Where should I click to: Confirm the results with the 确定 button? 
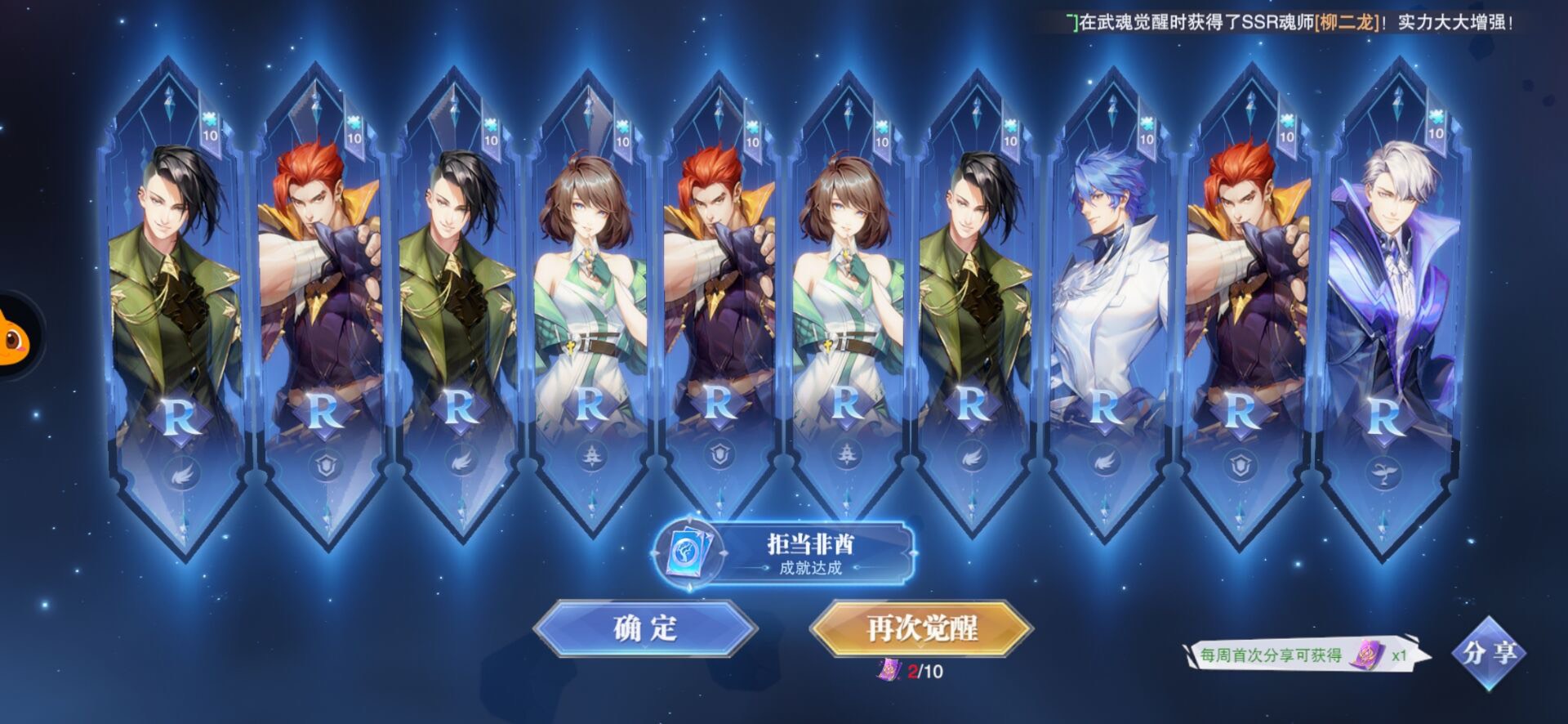(x=645, y=628)
